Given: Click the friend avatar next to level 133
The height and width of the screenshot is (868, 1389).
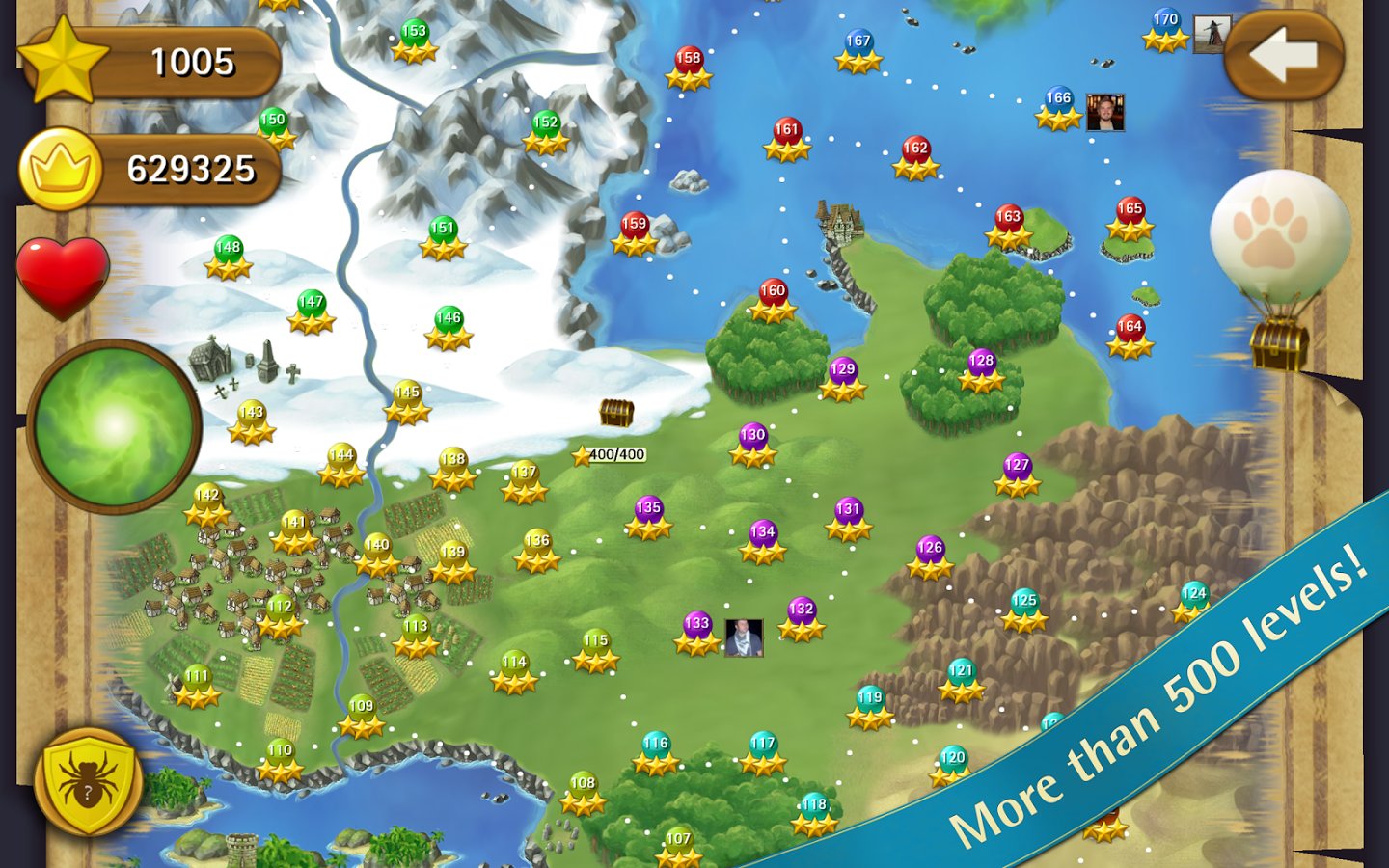Looking at the screenshot, I should [743, 637].
